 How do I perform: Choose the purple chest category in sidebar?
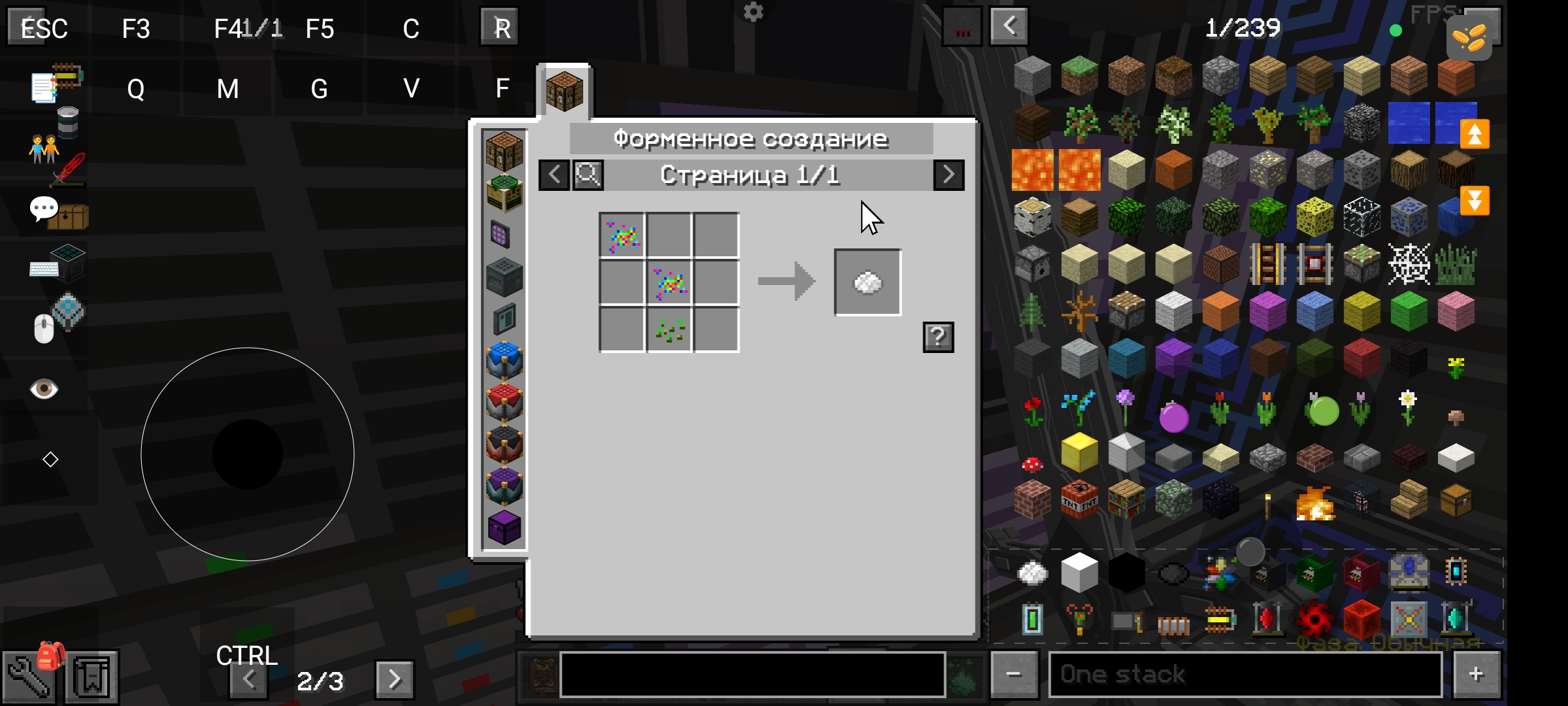[x=504, y=527]
